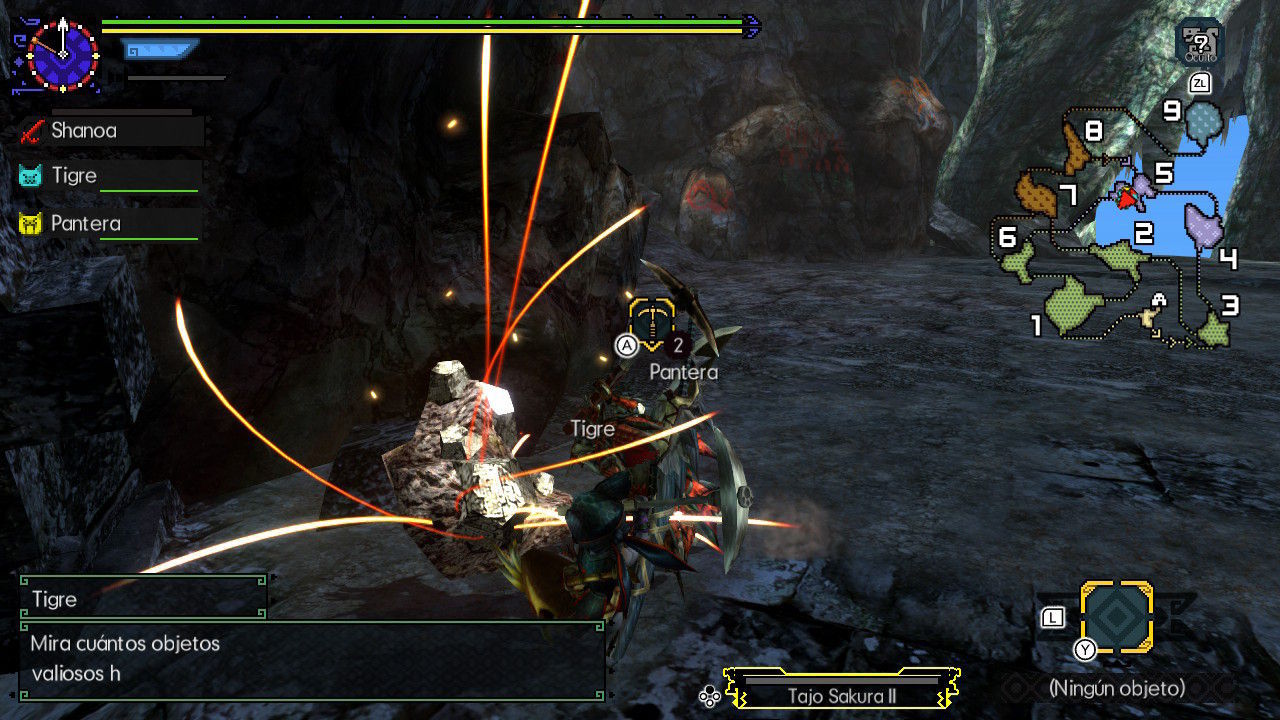Select area 8 on the minimap
Screen dimensions: 1280x720
click(1076, 149)
